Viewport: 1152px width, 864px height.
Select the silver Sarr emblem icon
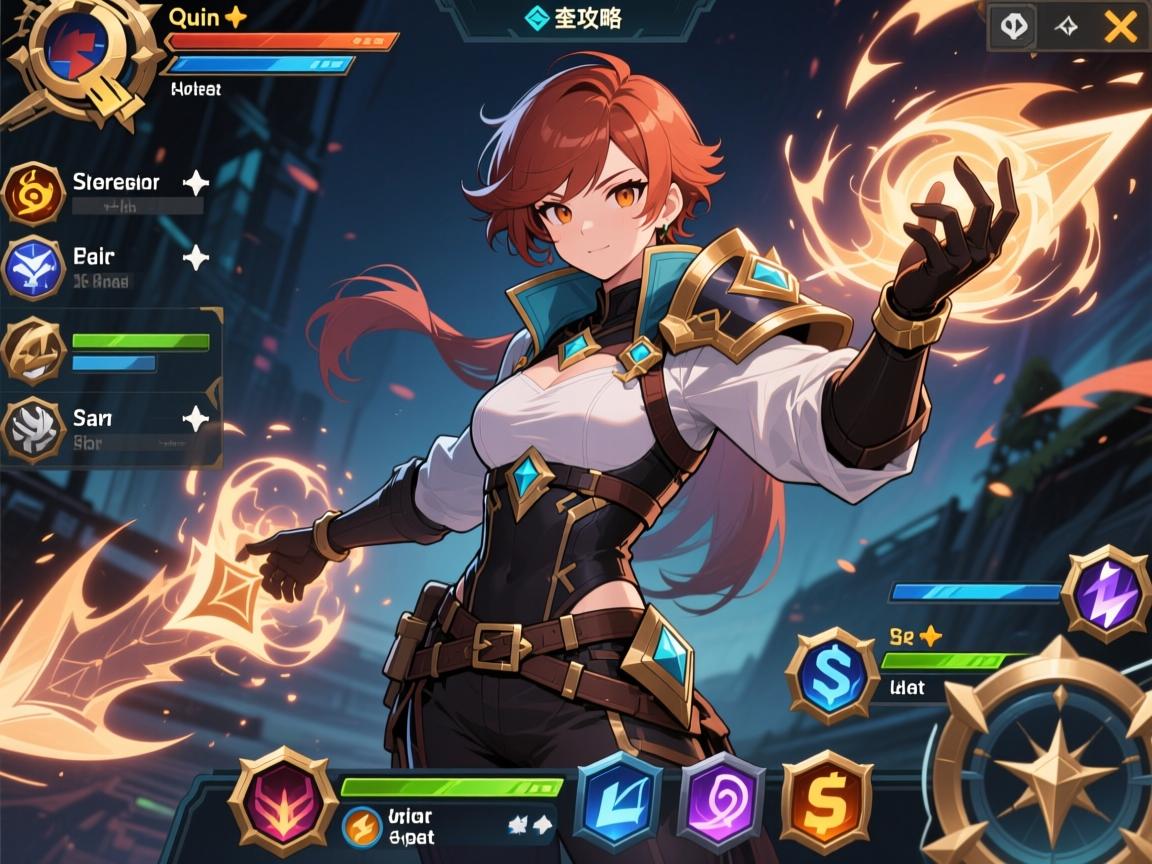pyautogui.click(x=34, y=428)
